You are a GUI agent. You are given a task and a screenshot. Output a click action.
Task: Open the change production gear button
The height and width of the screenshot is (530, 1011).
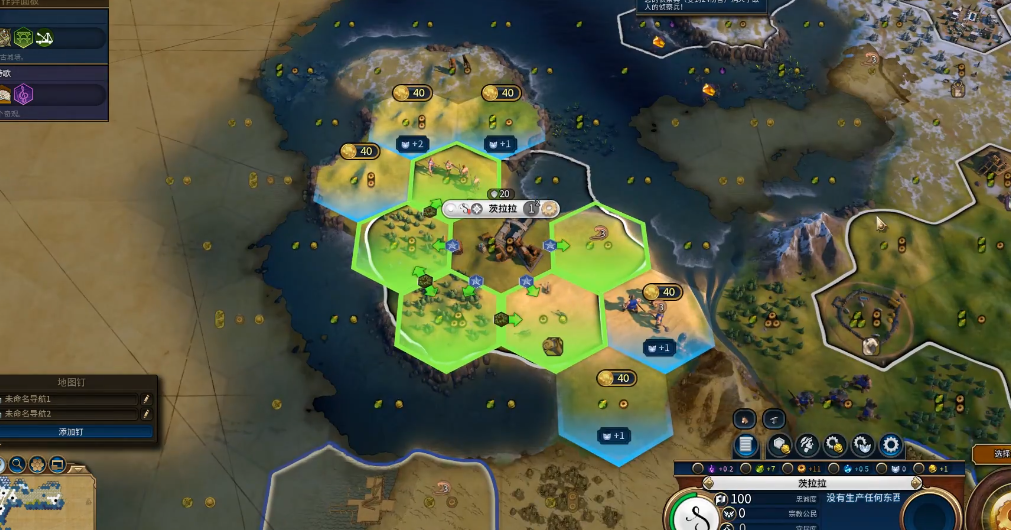(889, 445)
